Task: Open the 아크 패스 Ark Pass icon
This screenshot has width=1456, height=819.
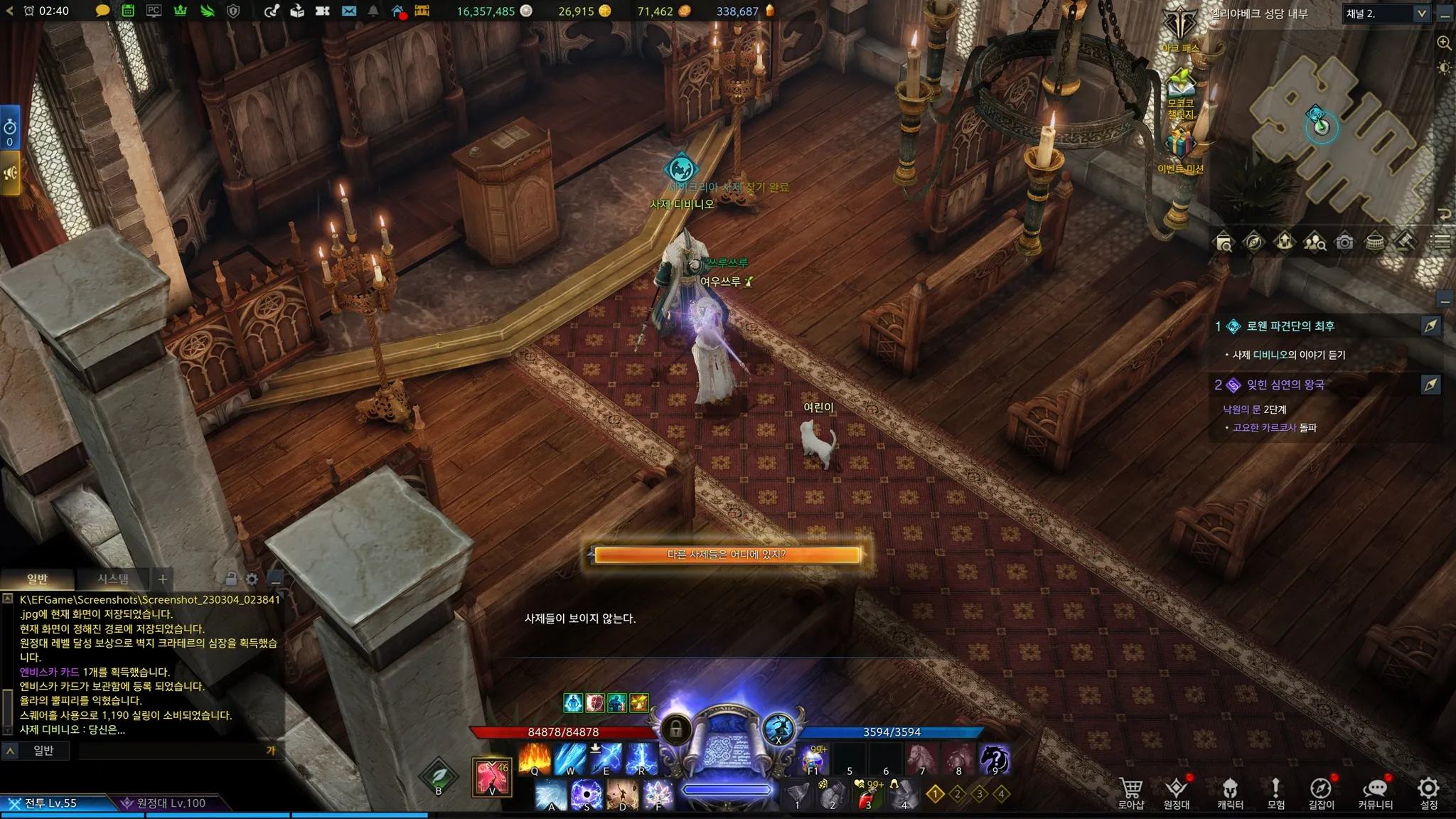Action: coord(1180,30)
